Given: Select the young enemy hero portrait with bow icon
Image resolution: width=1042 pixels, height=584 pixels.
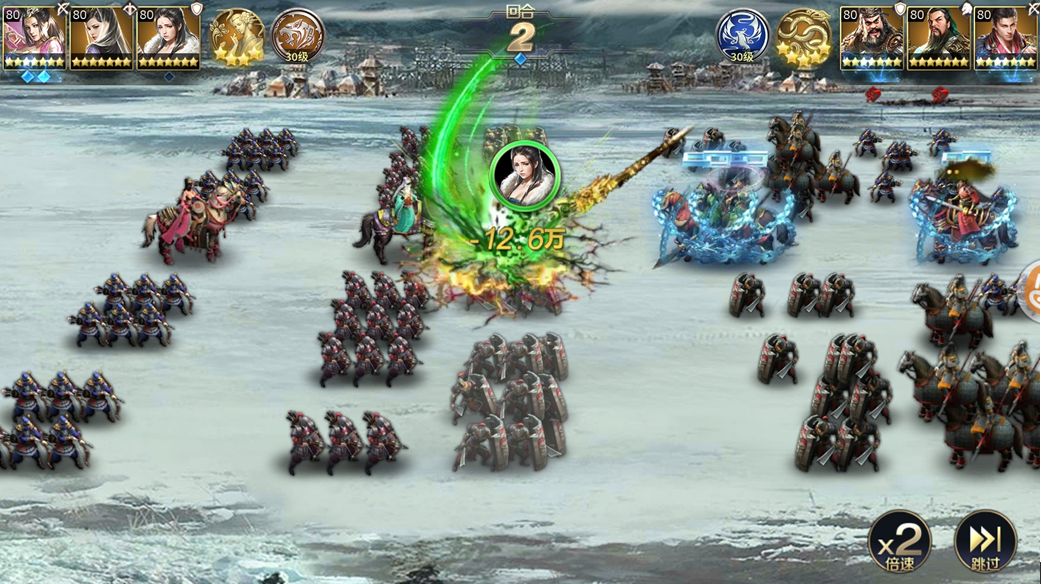Looking at the screenshot, I should (1006, 38).
